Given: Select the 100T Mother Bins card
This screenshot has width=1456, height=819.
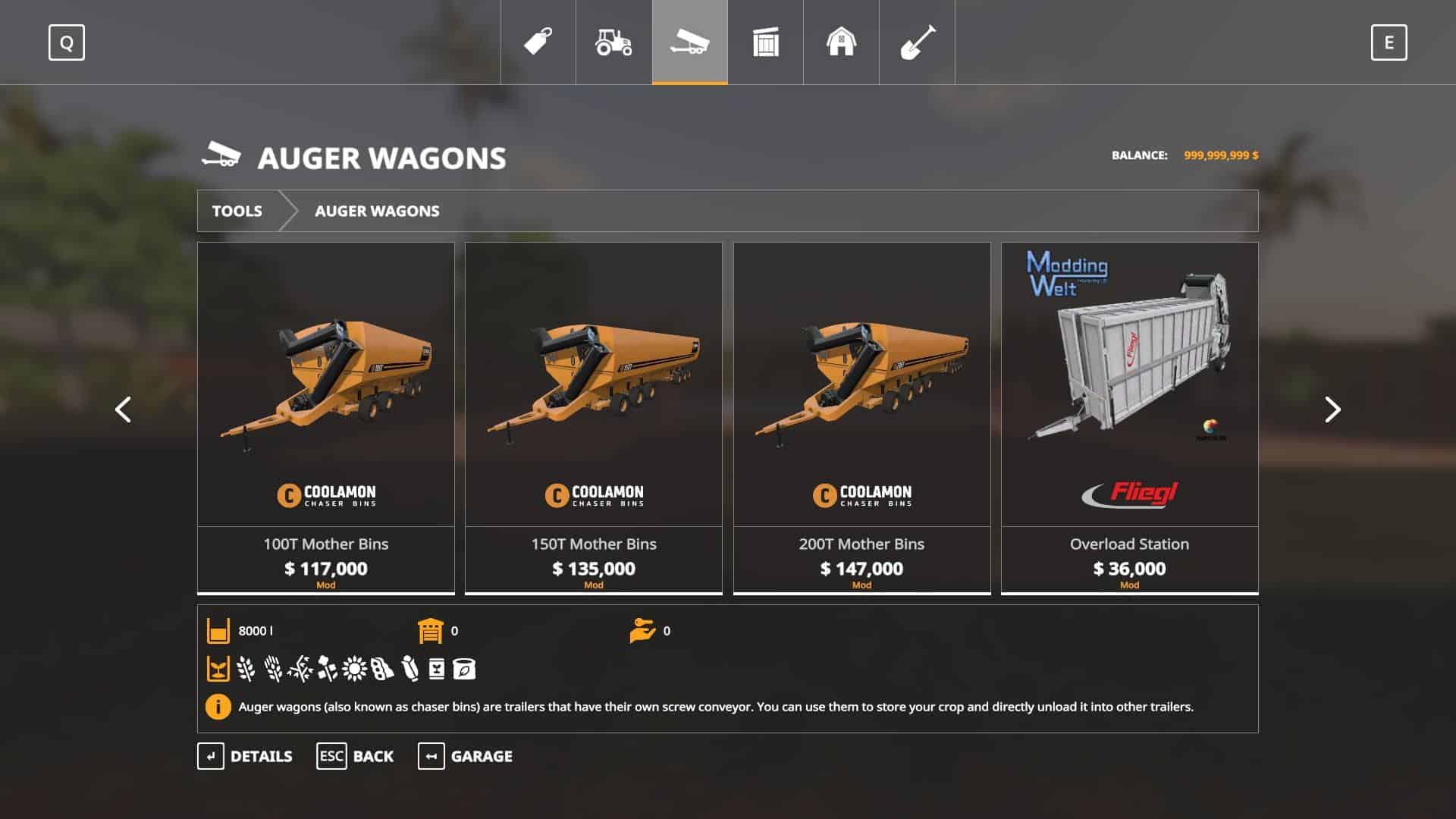Looking at the screenshot, I should 326,417.
